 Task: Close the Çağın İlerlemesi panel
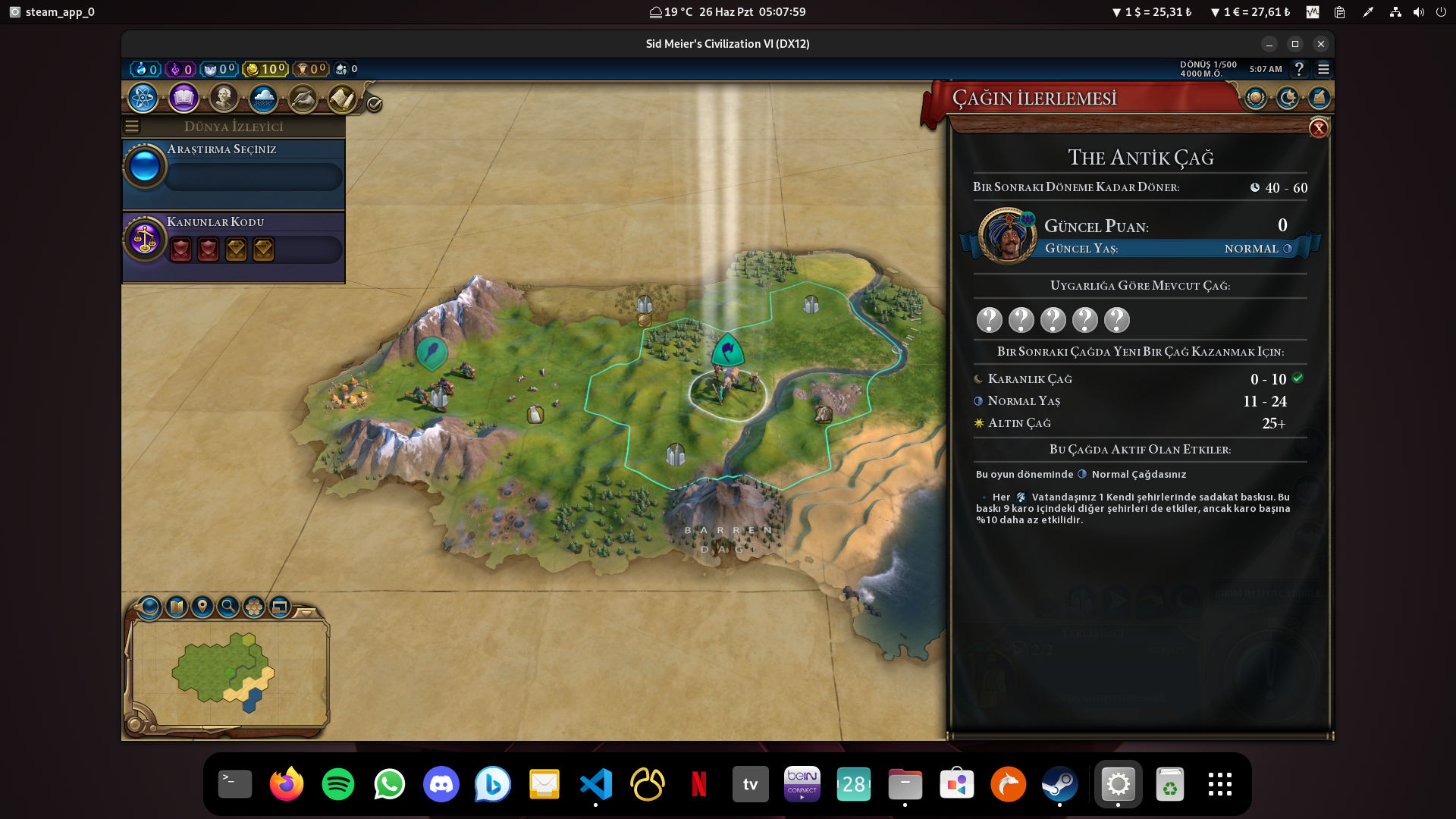pos(1319,128)
